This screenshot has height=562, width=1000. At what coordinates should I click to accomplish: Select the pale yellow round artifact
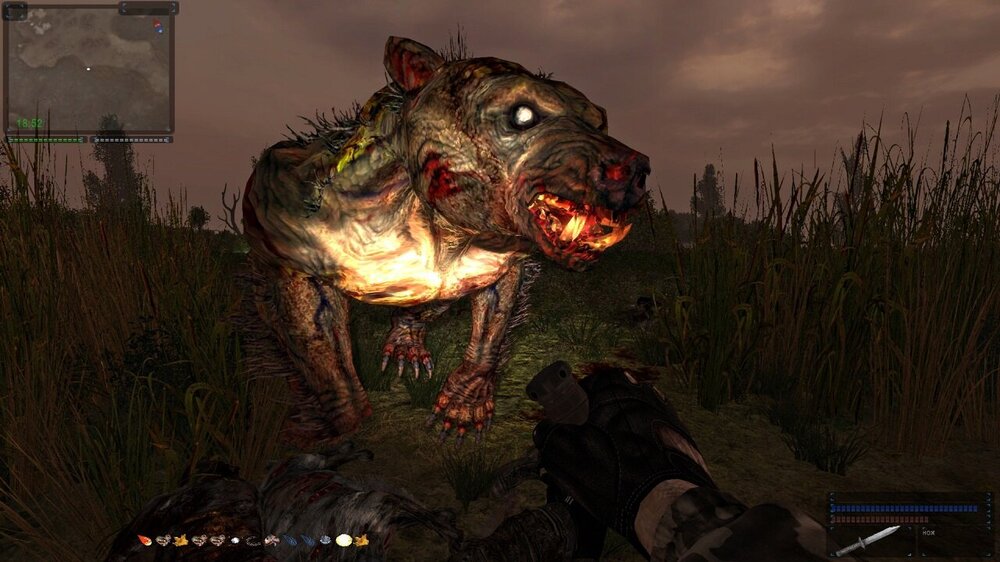343,540
